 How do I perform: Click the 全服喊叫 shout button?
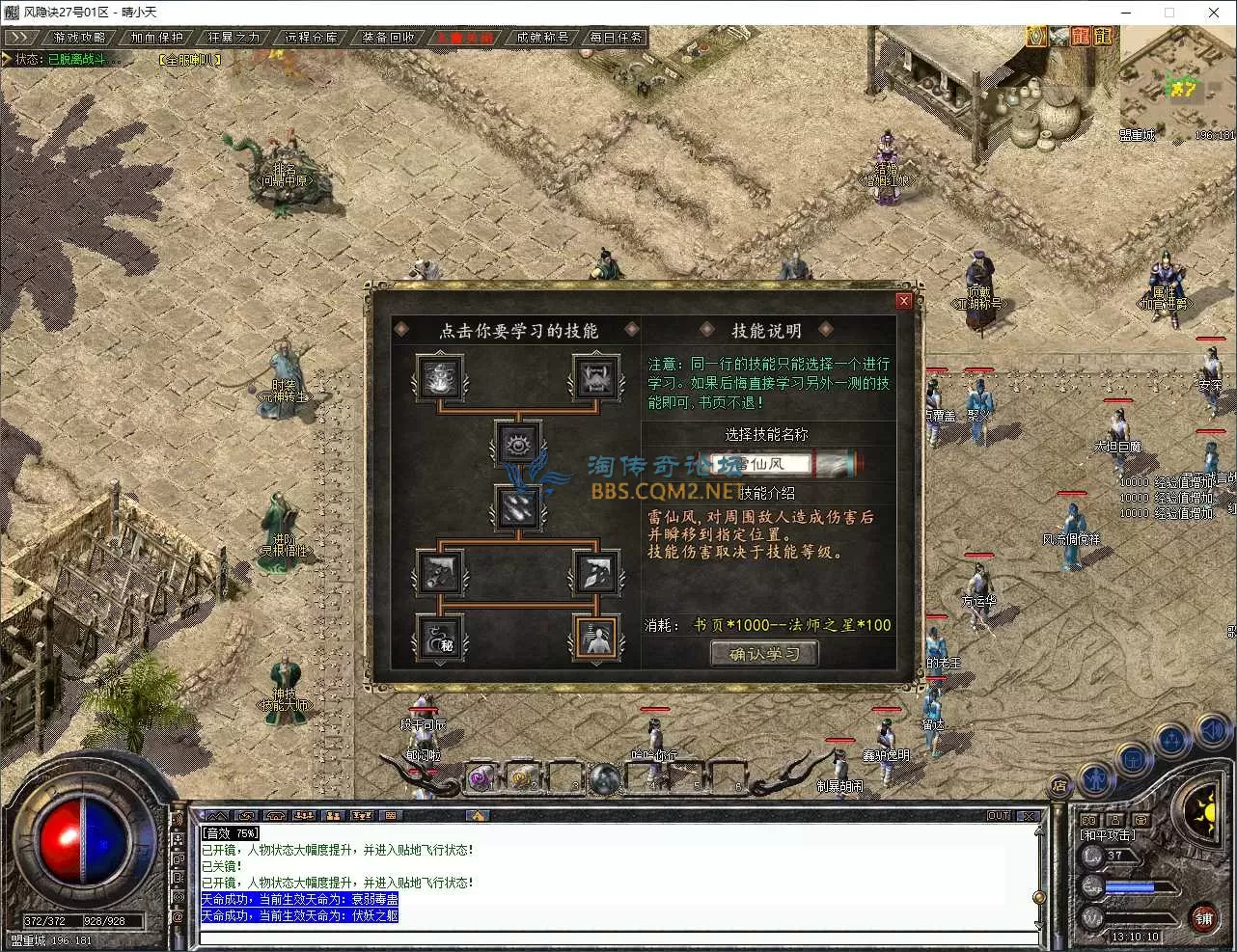[x=189, y=59]
